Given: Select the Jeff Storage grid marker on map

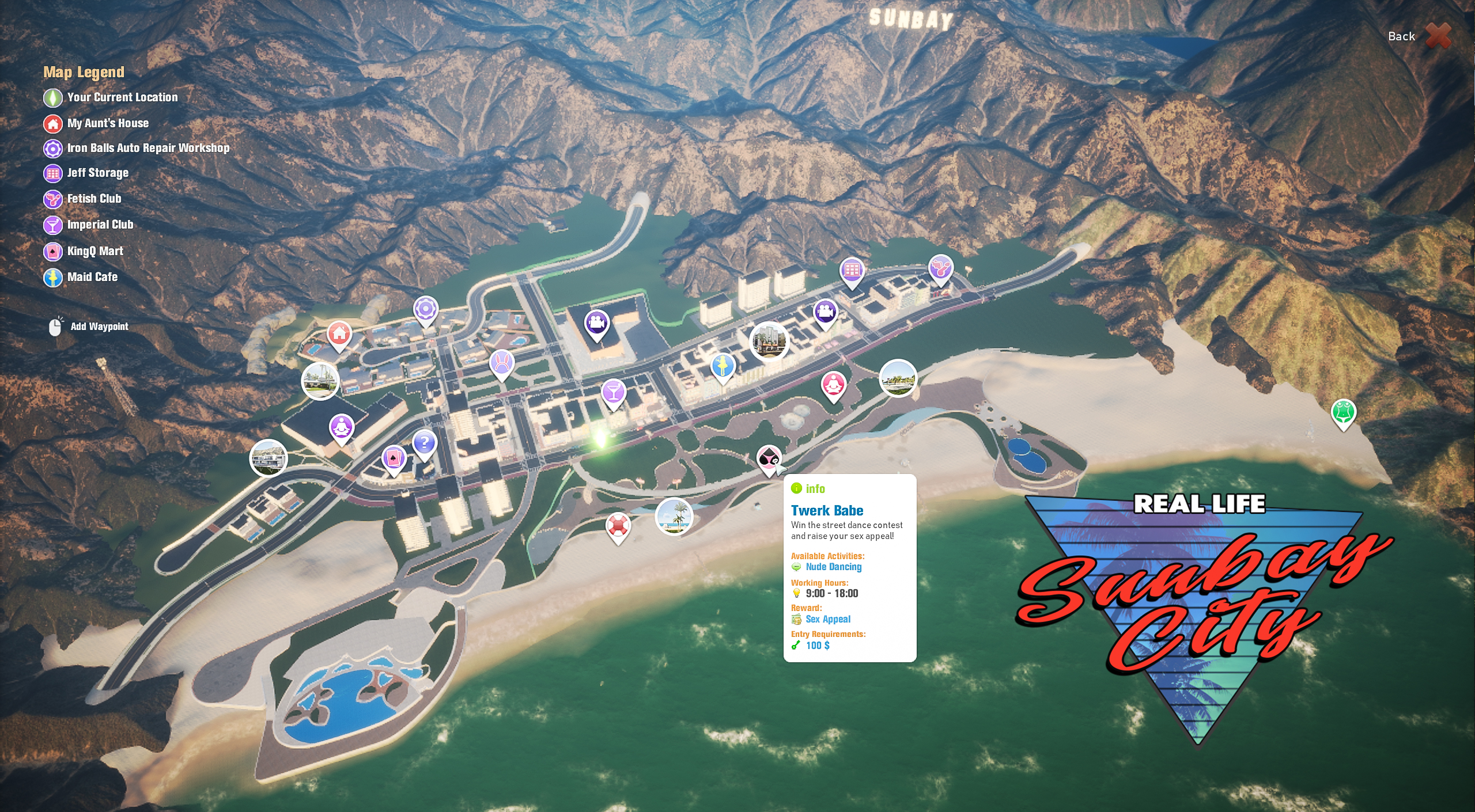Looking at the screenshot, I should [852, 270].
